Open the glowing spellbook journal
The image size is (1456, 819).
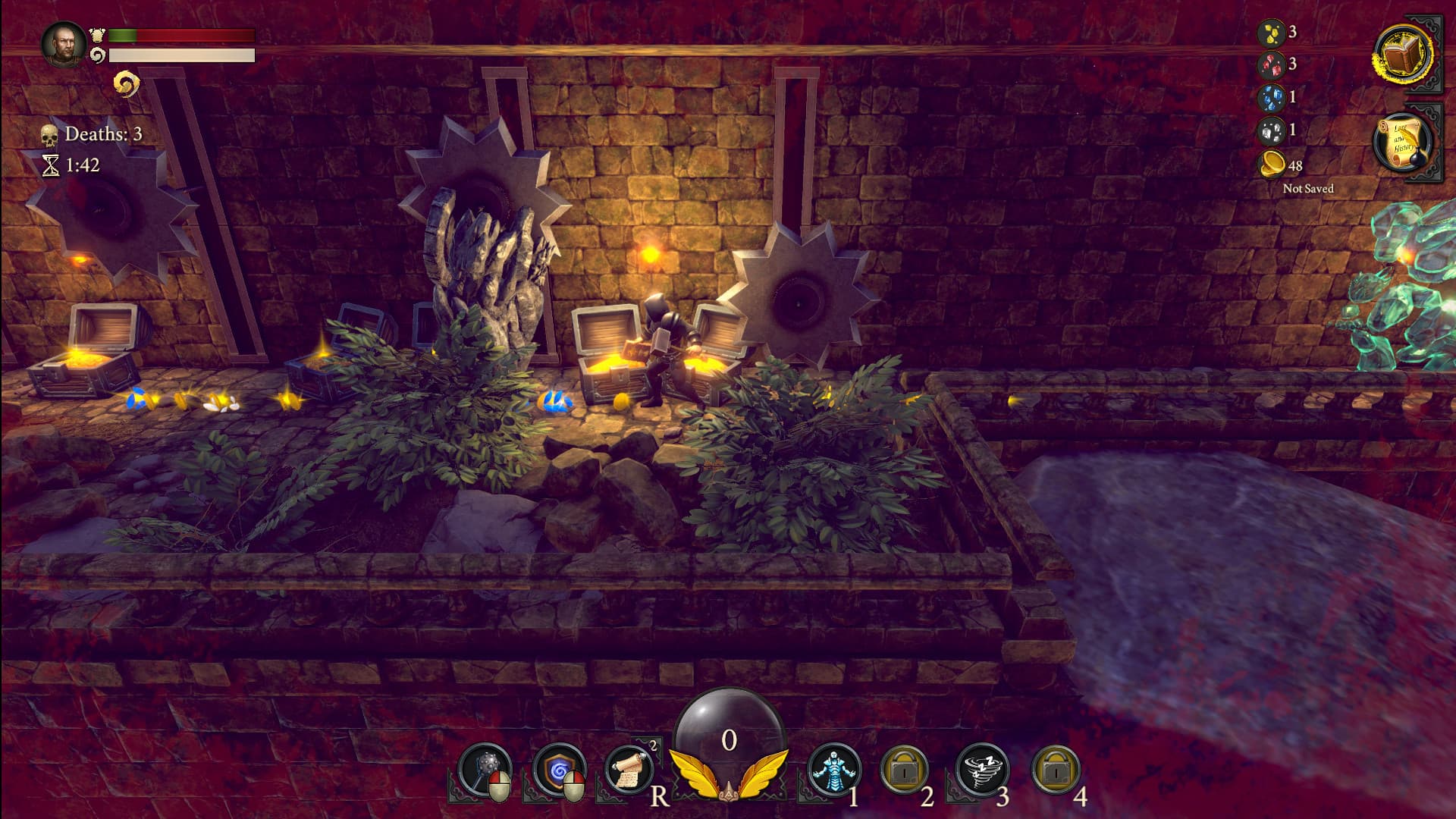(1402, 55)
